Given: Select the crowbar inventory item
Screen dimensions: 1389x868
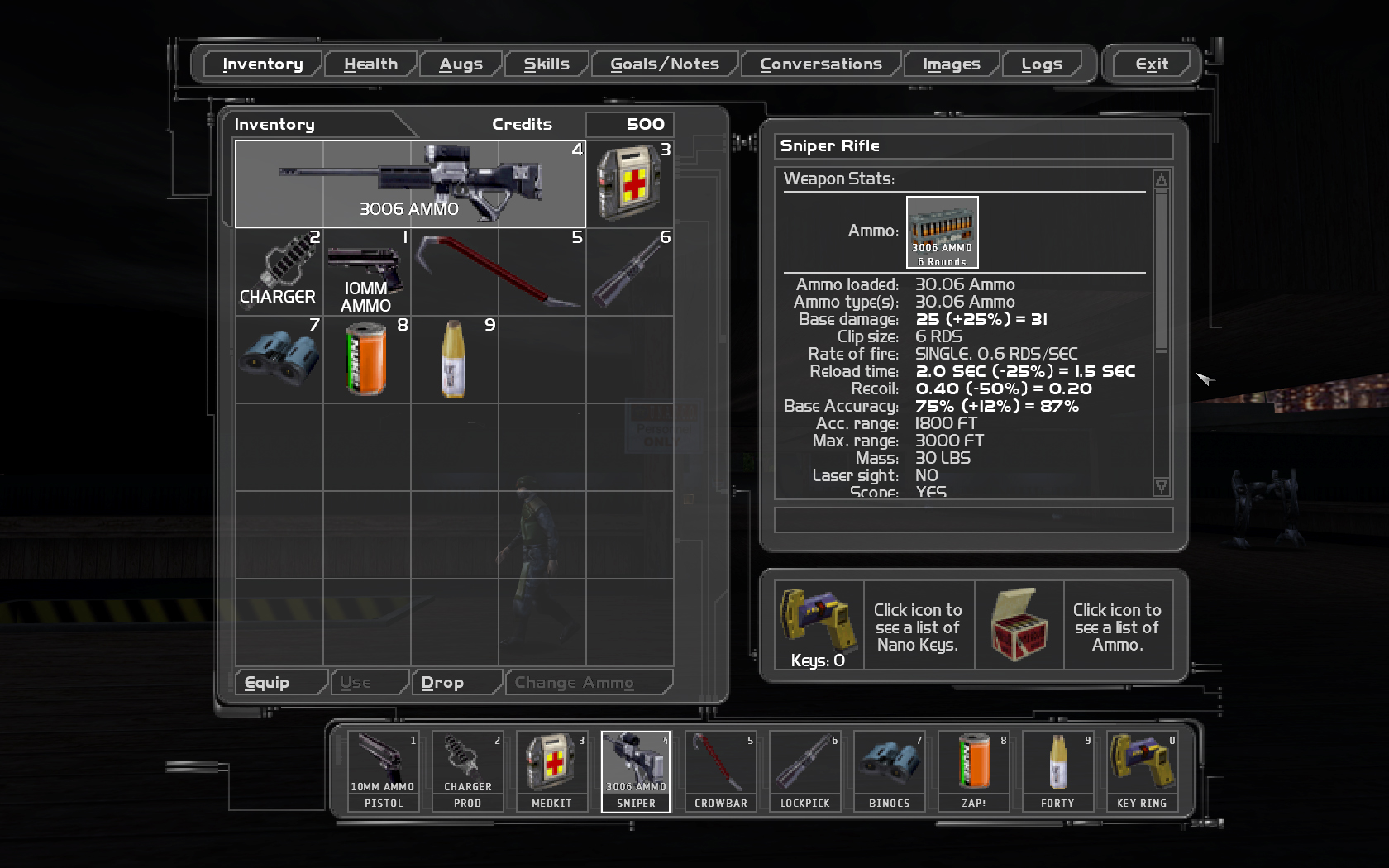Looking at the screenshot, I should coord(499,271).
